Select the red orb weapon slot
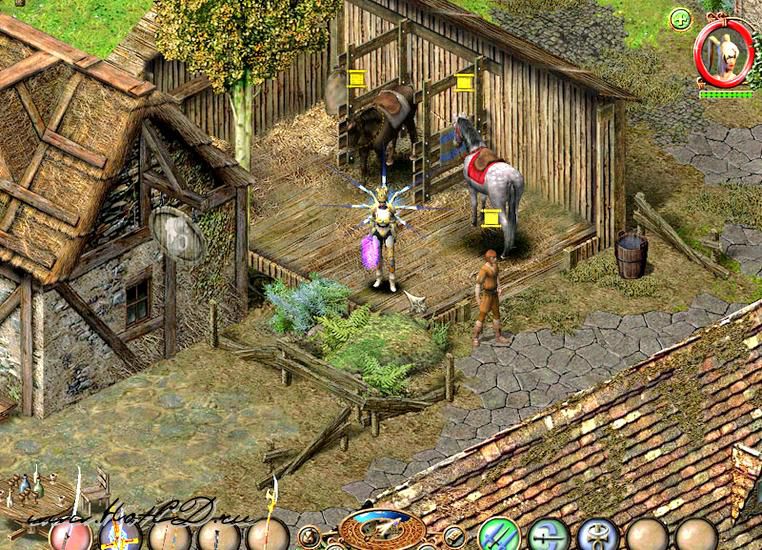This screenshot has width=762, height=550. (70, 535)
